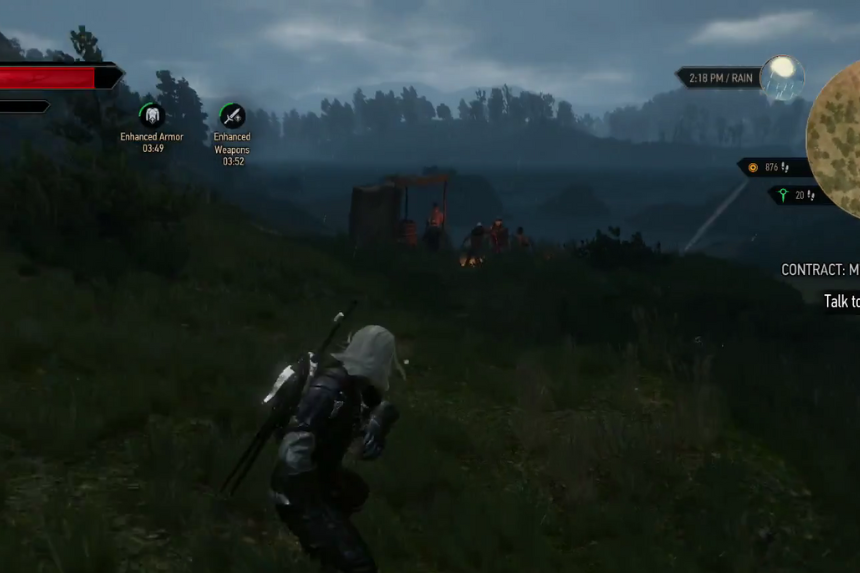
Task: Click the Enhanced Armor buff icon
Action: [x=152, y=116]
